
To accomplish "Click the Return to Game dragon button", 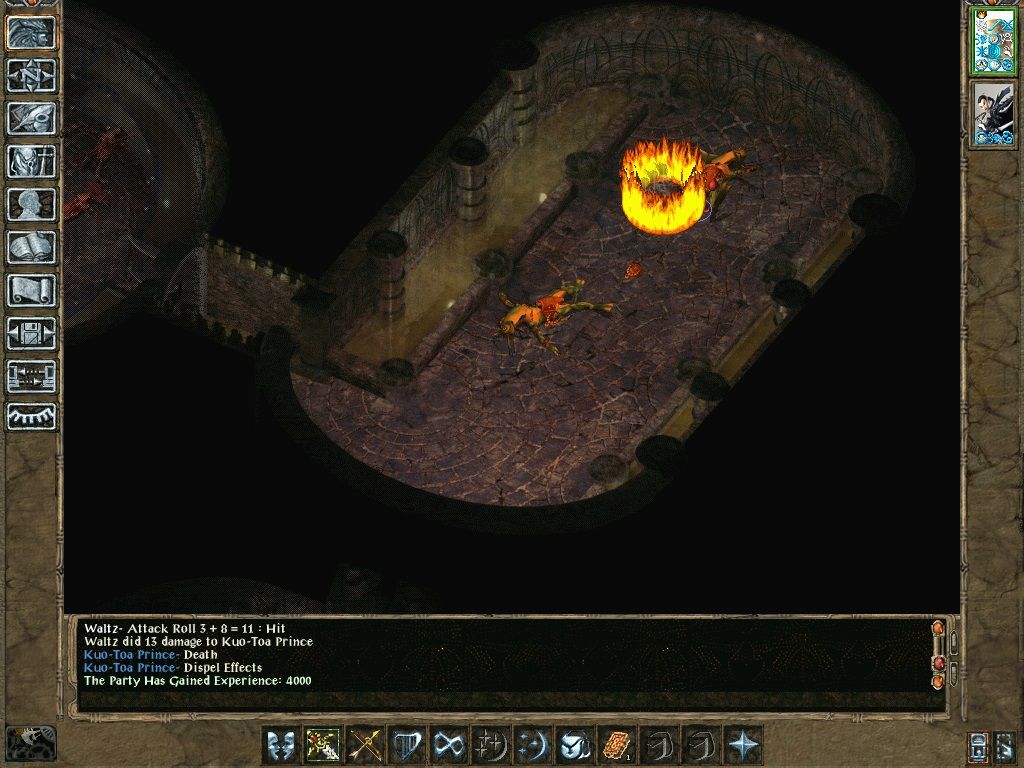I will pyautogui.click(x=32, y=33).
